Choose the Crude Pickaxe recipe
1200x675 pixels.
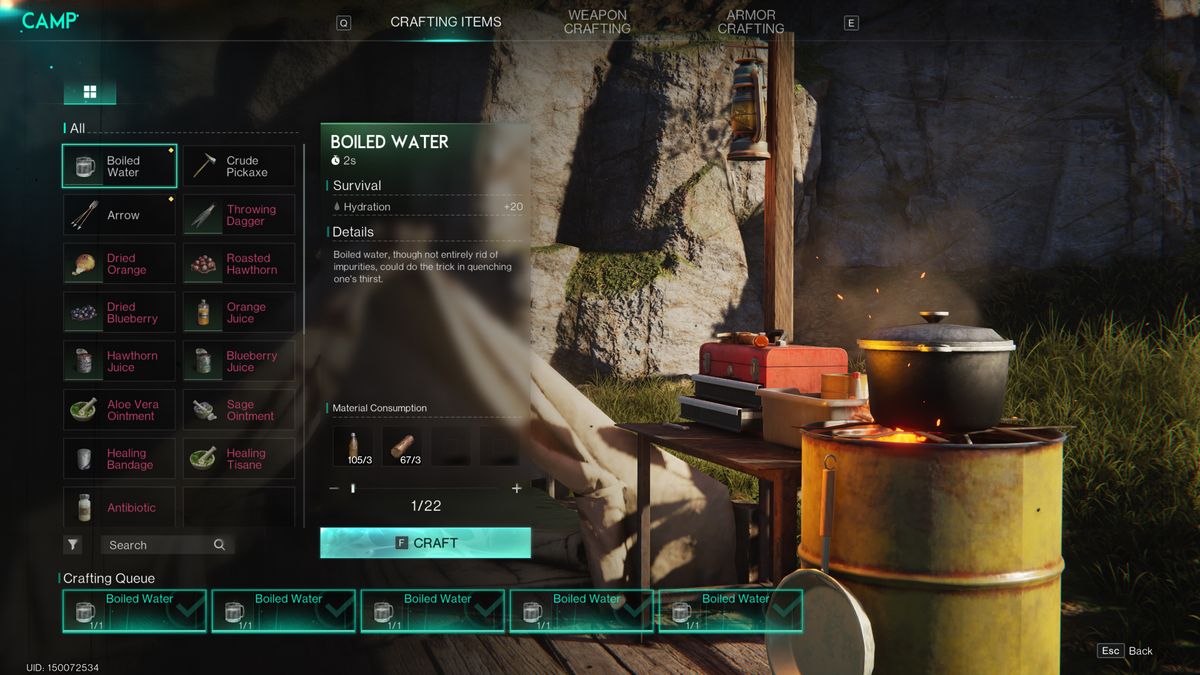239,166
